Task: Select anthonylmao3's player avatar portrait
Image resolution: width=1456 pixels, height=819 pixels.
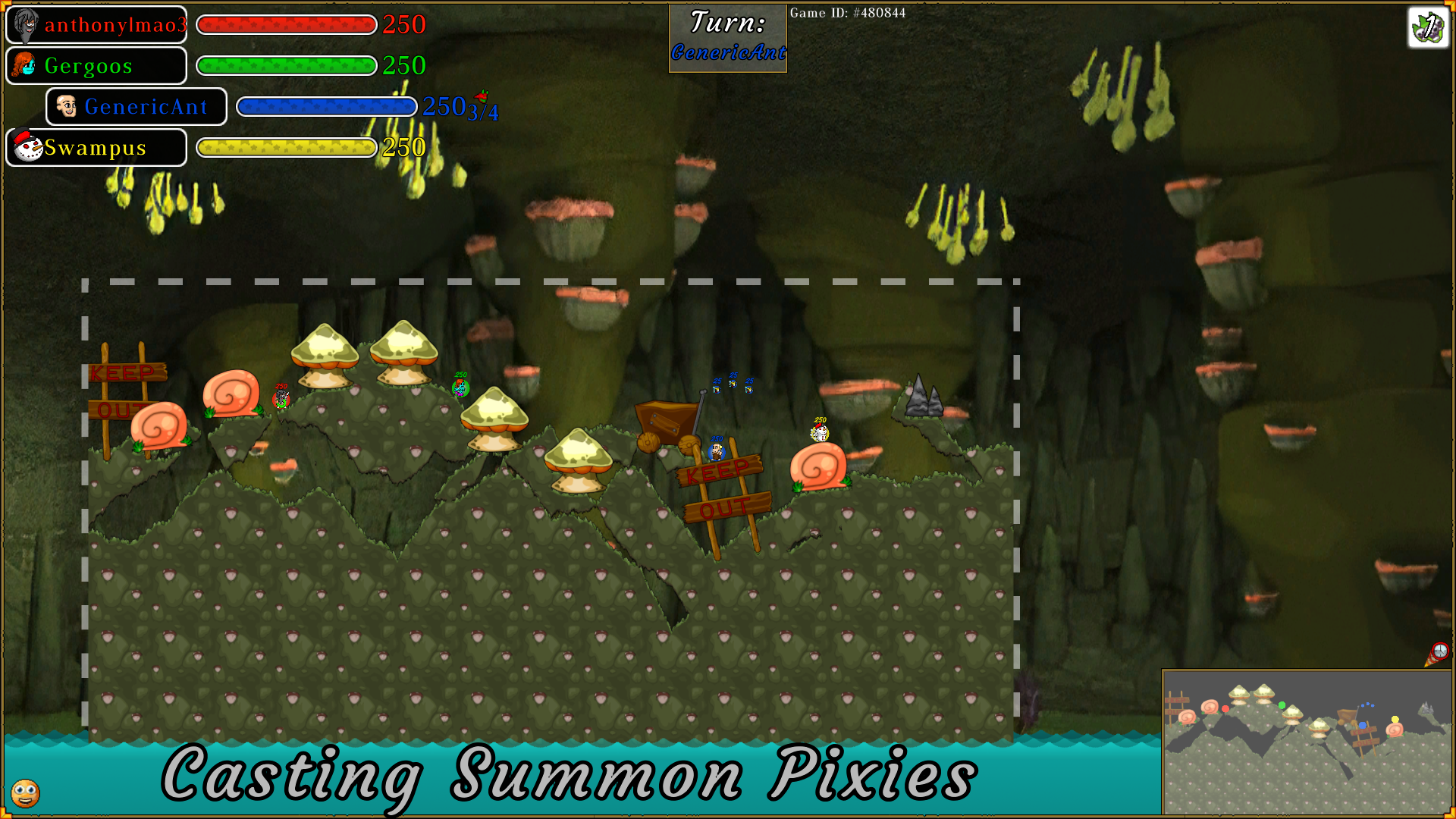Action: point(25,24)
